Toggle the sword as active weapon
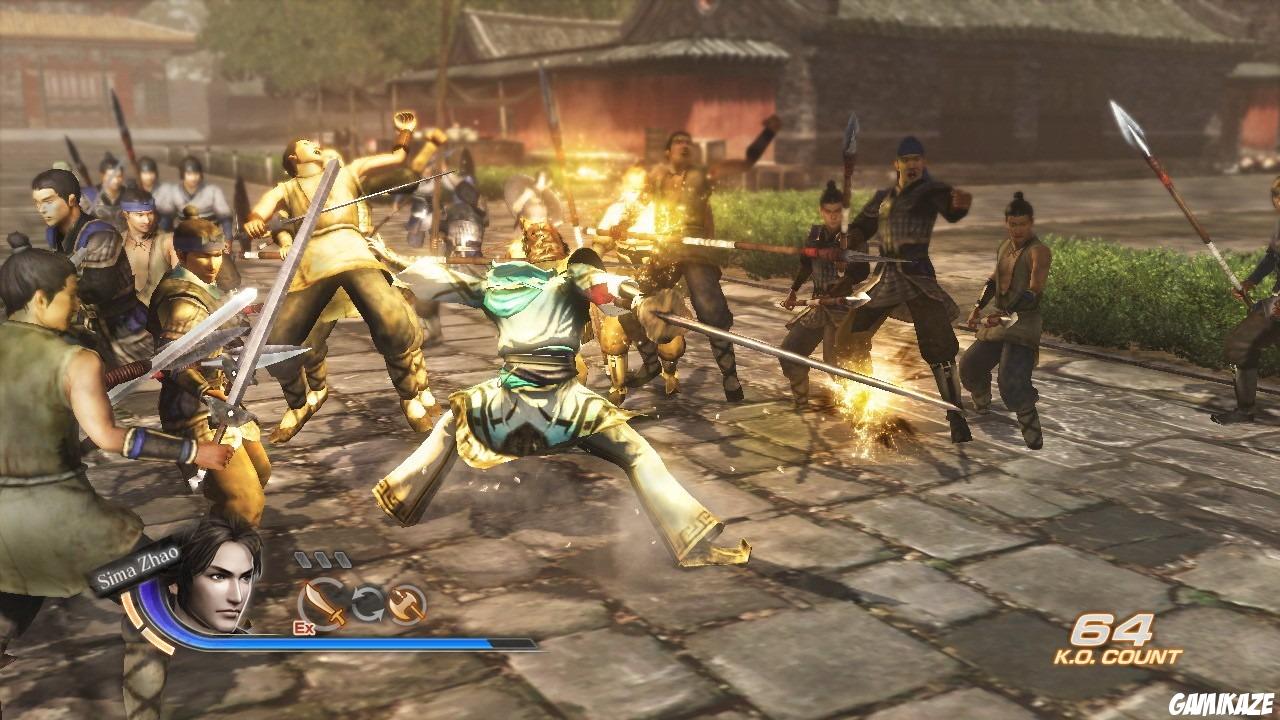1280x720 pixels. coord(320,601)
